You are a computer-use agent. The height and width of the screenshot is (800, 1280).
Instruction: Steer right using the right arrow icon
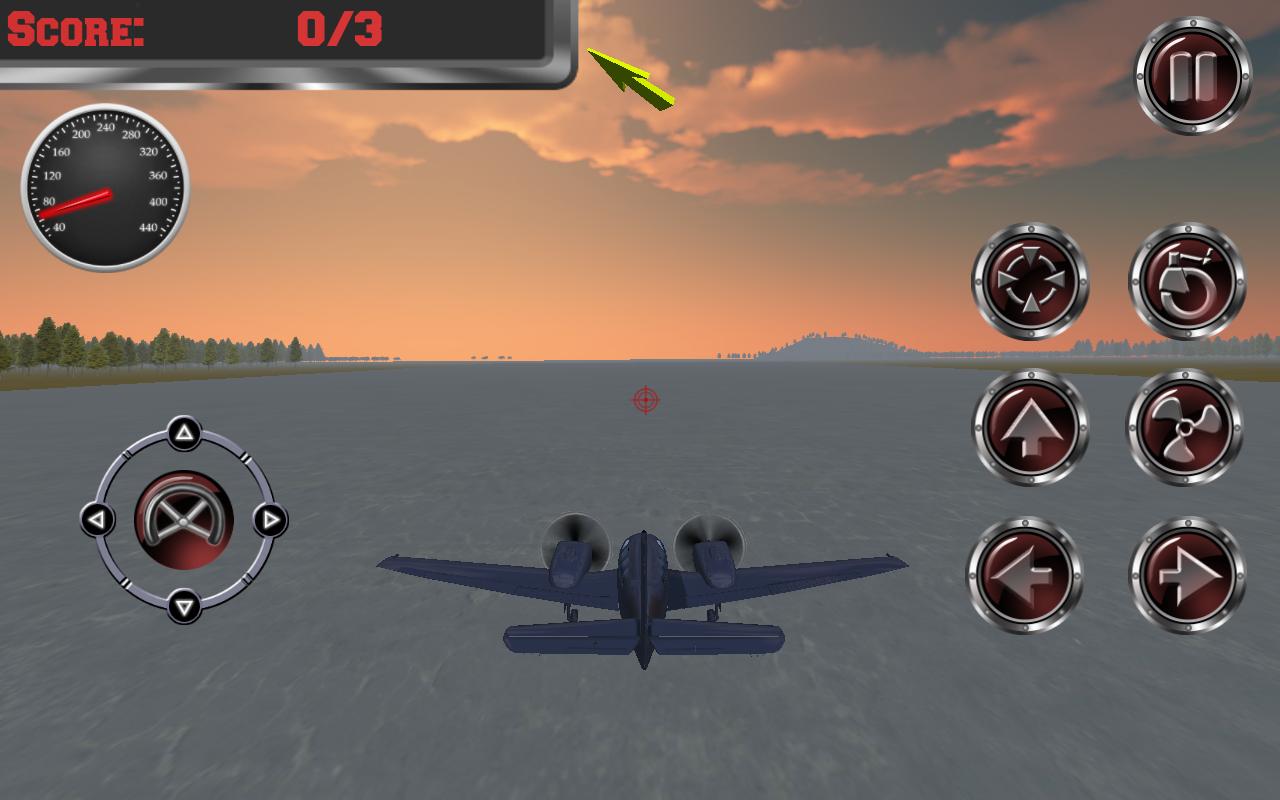1186,573
